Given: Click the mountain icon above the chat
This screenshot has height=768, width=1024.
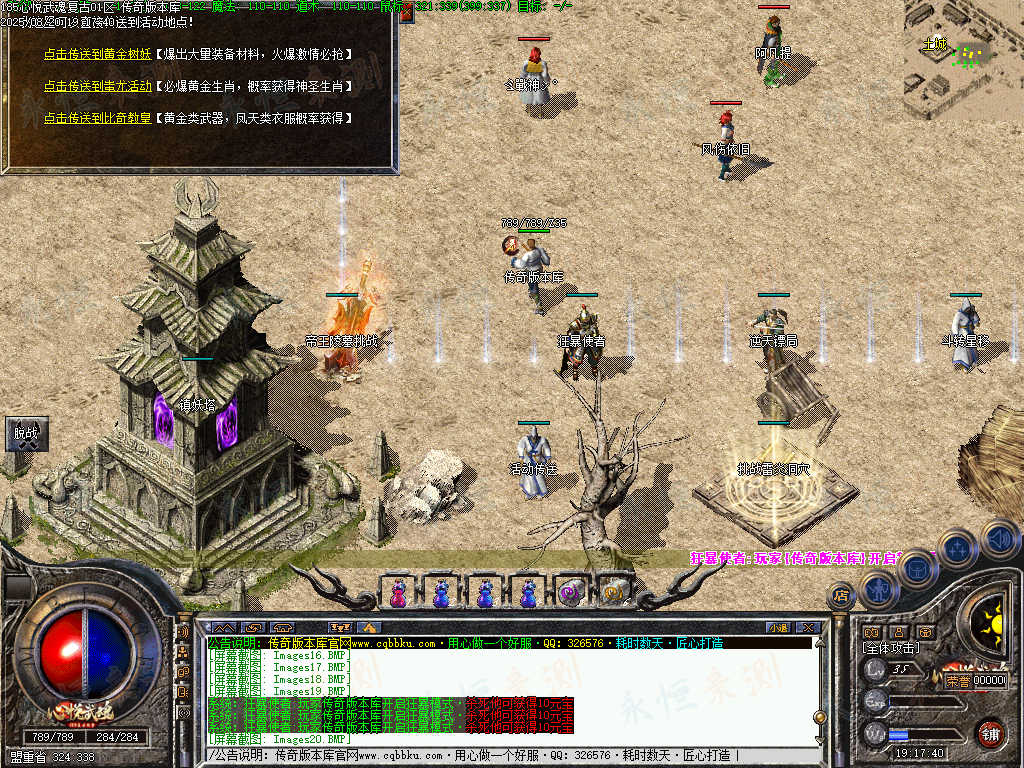Looking at the screenshot, I should pyautogui.click(x=368, y=627).
